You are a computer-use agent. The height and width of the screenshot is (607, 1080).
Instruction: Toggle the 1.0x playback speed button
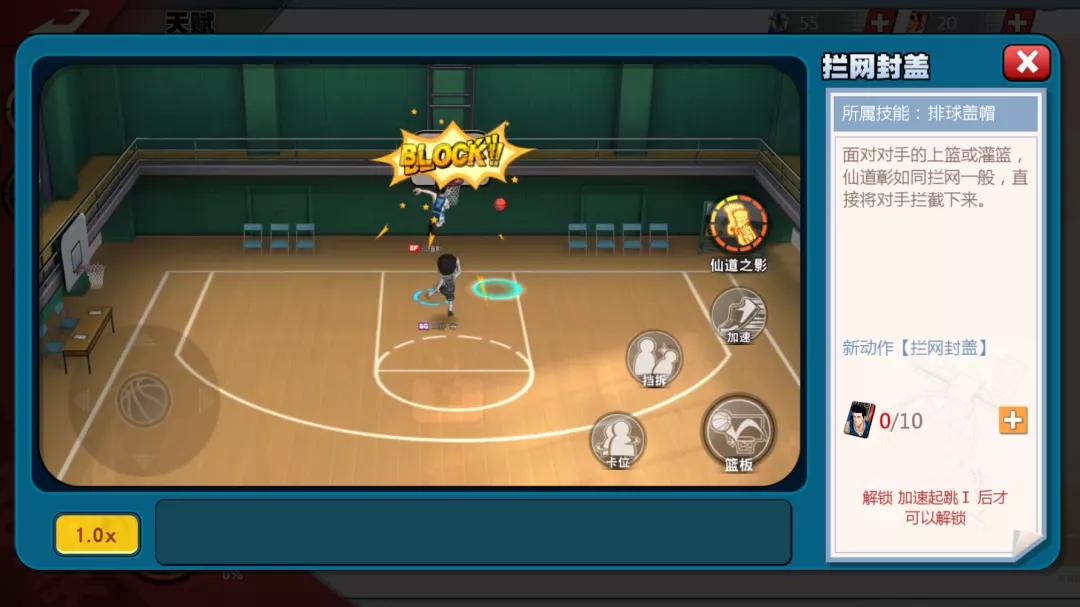tap(96, 535)
